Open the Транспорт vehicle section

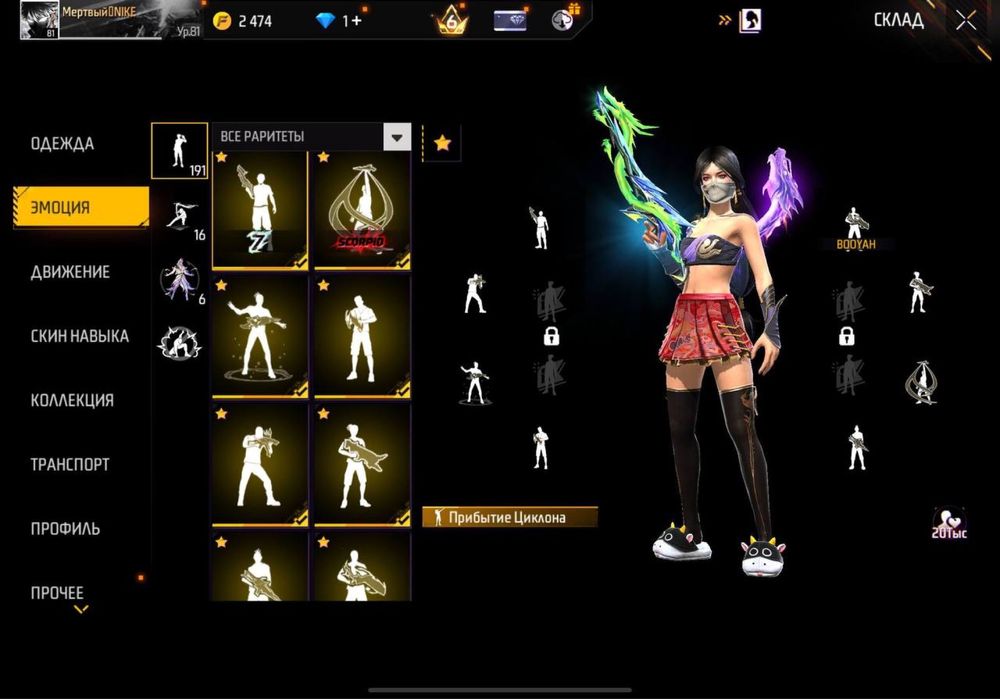[70, 464]
